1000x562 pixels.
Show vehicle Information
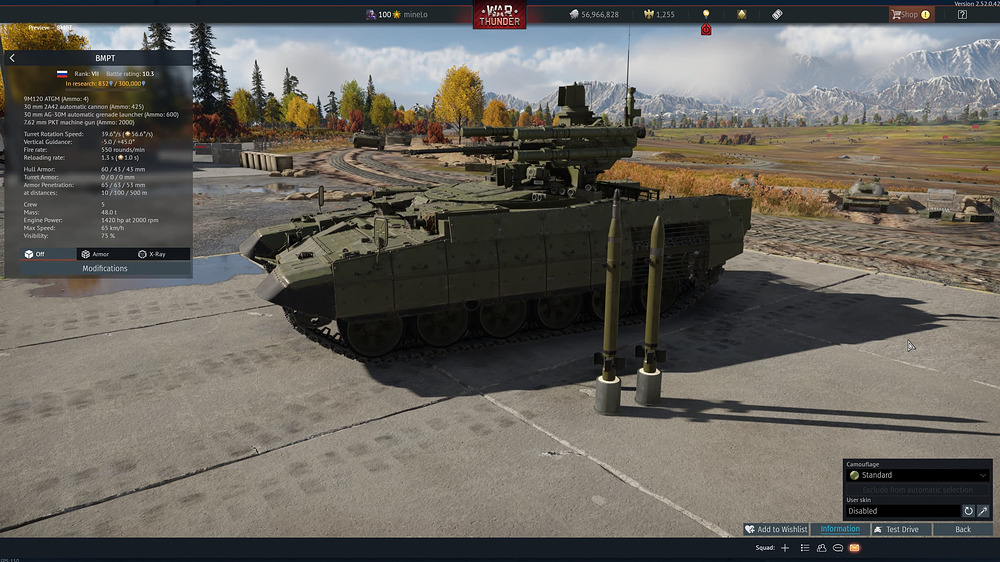(840, 529)
